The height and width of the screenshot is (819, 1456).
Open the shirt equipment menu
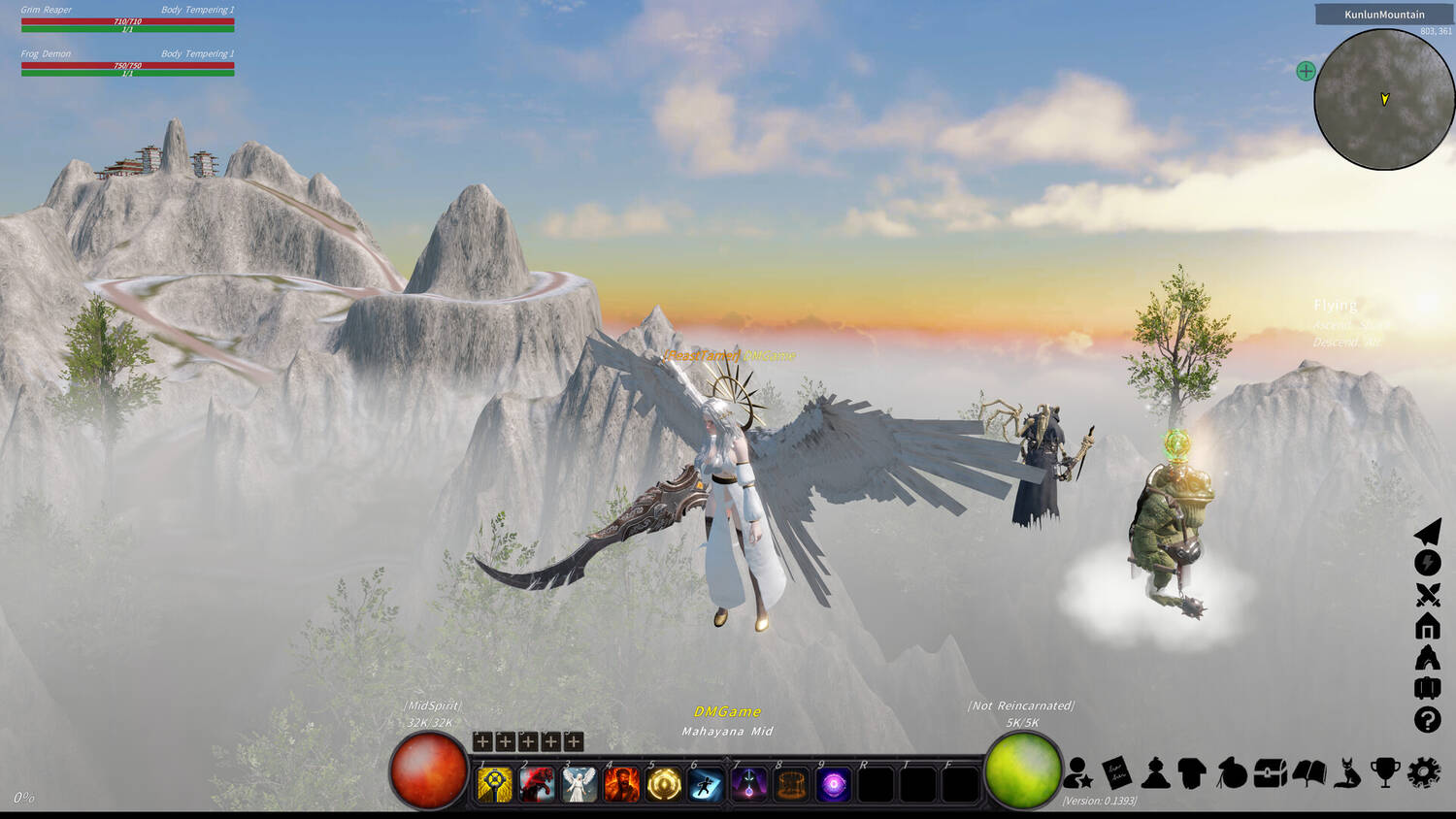coord(1192,773)
